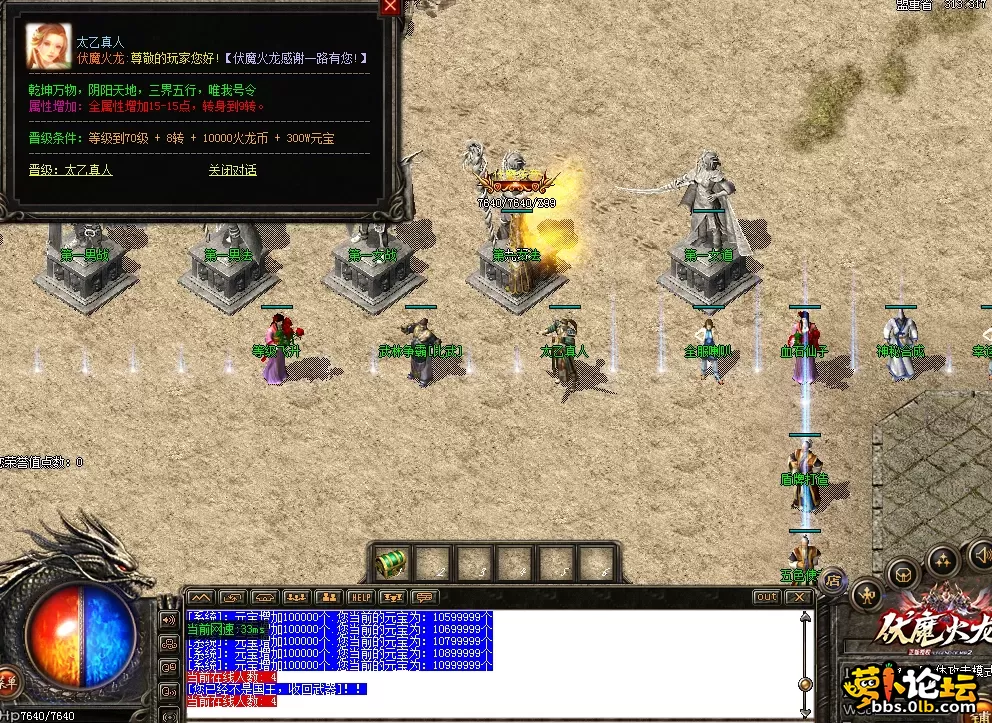Open the 店 shop round button
This screenshot has width=992, height=723.
pos(832,578)
